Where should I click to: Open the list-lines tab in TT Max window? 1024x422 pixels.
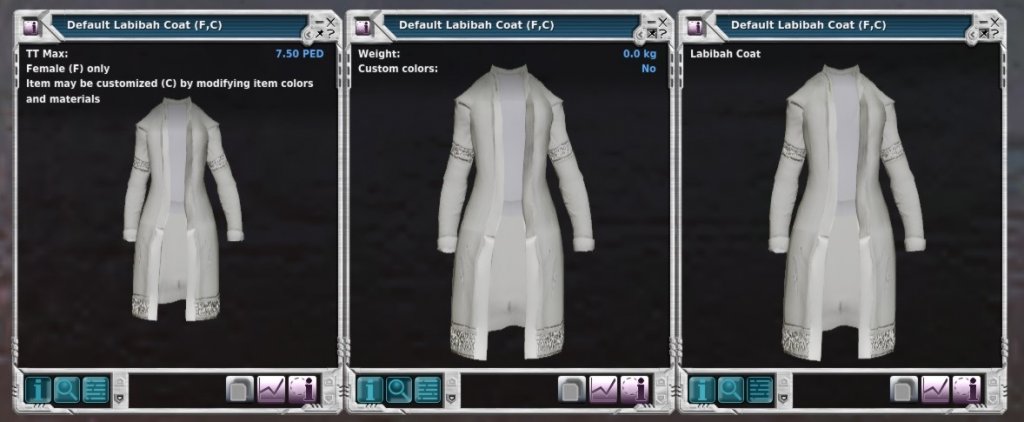[x=95, y=388]
